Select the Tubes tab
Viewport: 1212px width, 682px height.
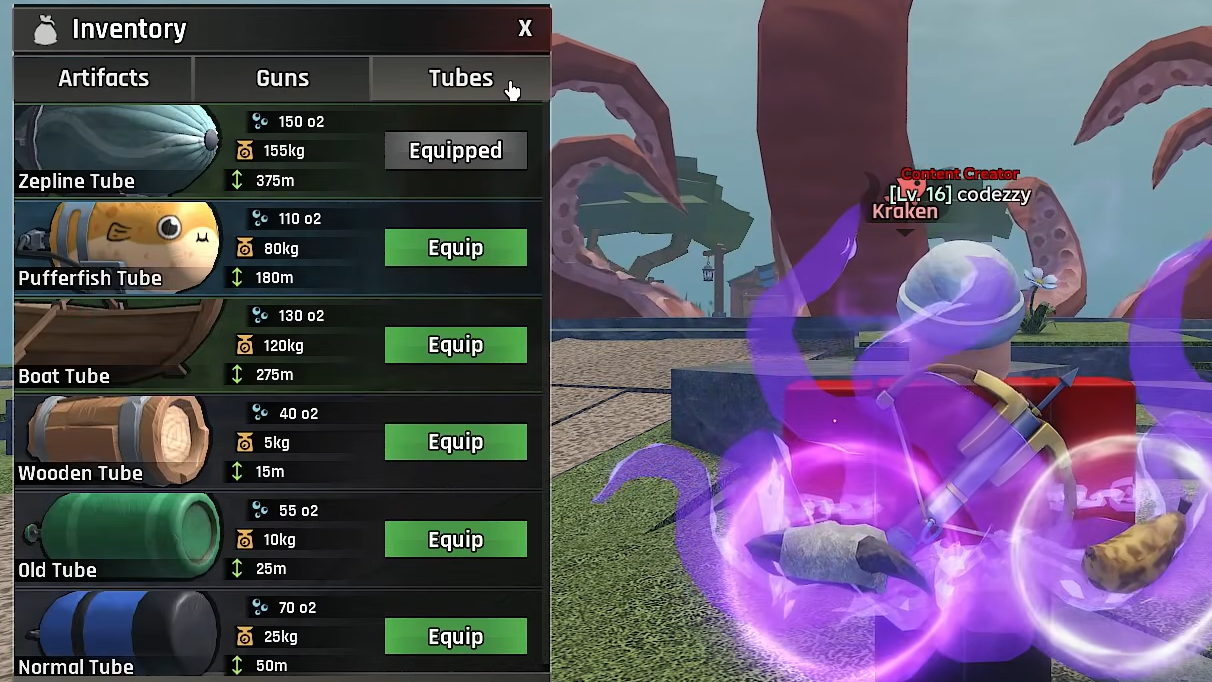pos(460,78)
